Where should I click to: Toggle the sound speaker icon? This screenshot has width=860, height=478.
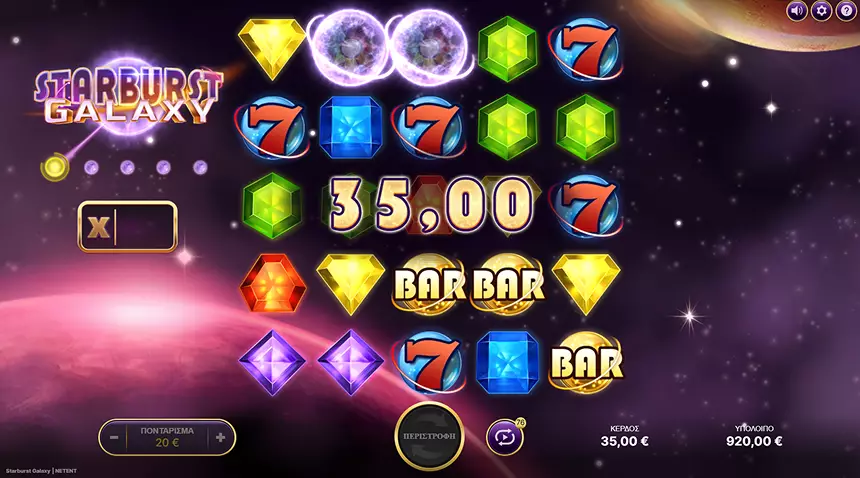(x=797, y=11)
